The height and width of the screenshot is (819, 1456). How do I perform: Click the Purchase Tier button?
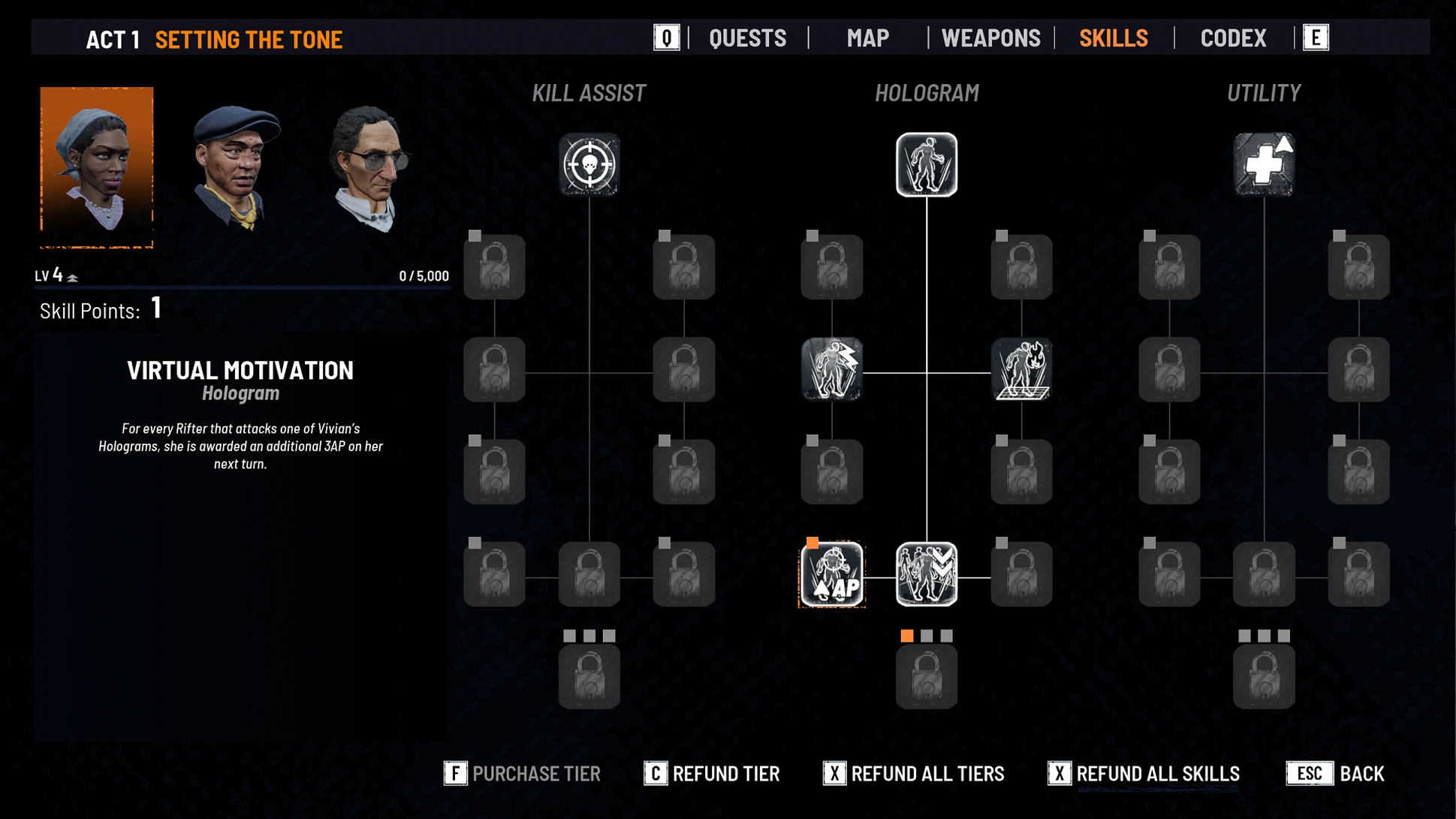tap(523, 773)
